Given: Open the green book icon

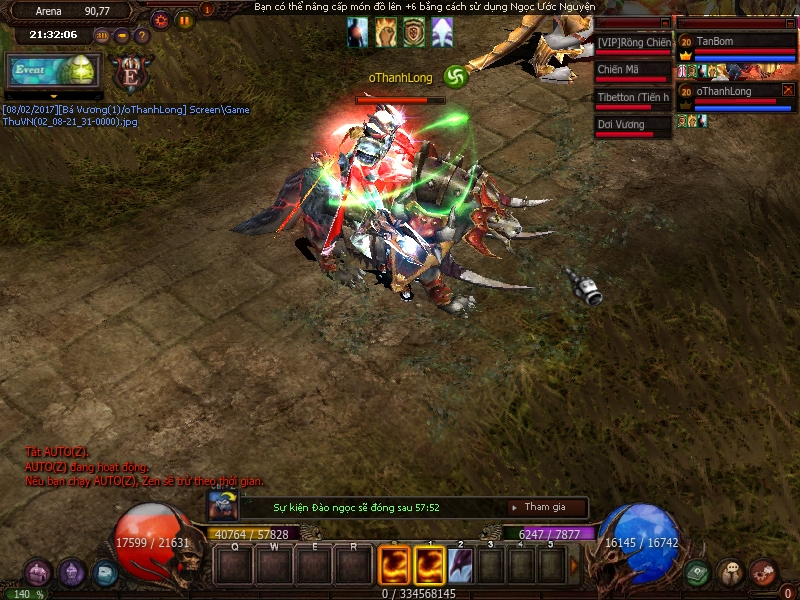Looking at the screenshot, I should pos(698,573).
